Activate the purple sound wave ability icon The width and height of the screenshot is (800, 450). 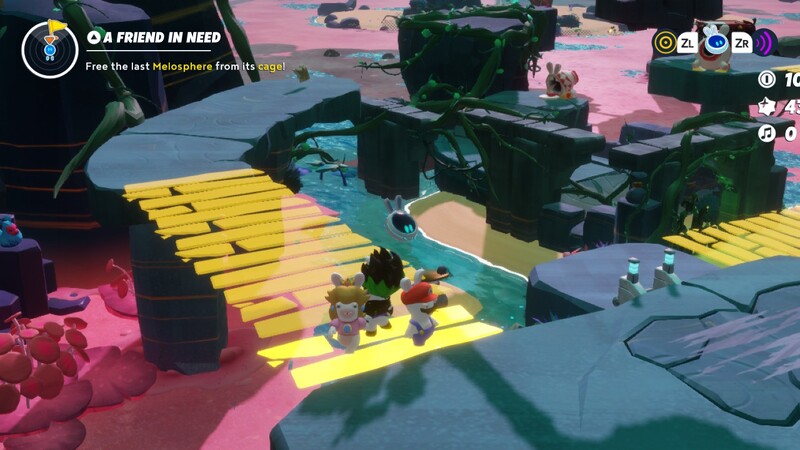click(765, 43)
